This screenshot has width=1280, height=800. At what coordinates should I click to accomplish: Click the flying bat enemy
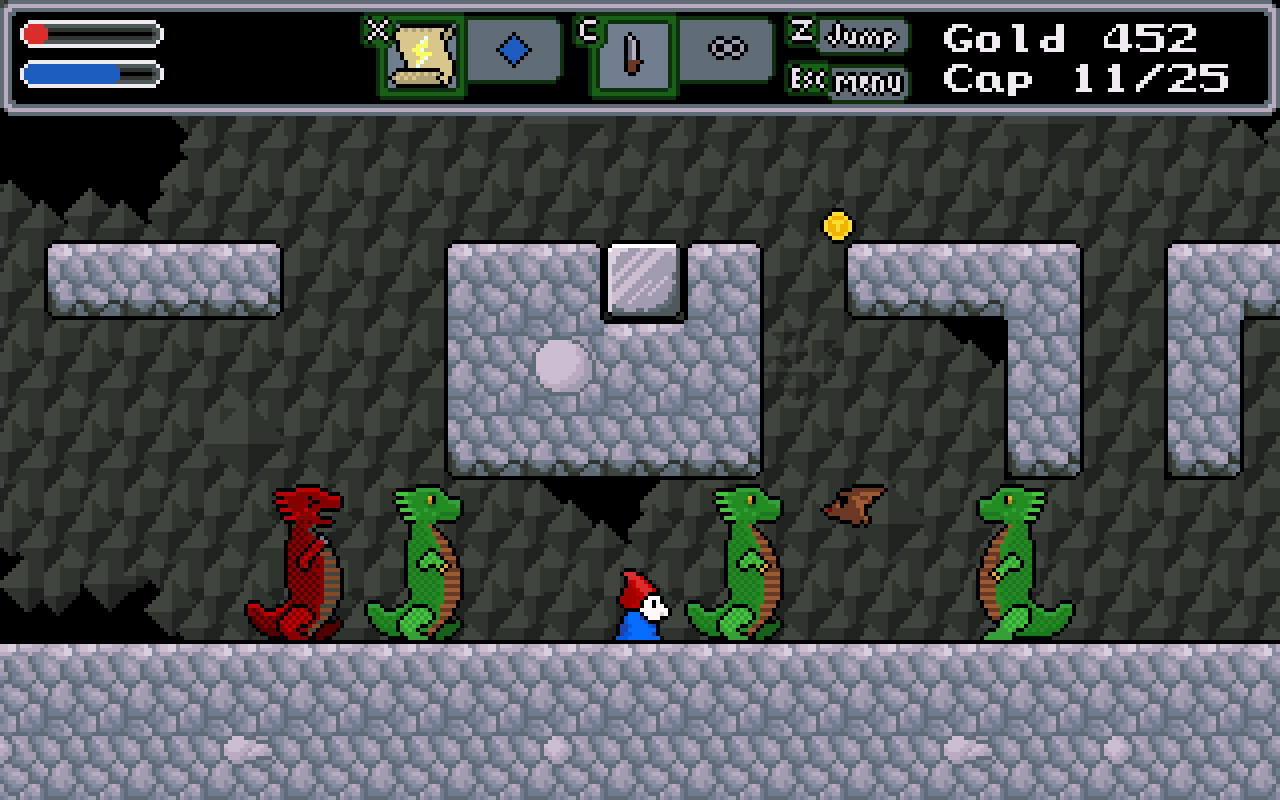coord(850,503)
